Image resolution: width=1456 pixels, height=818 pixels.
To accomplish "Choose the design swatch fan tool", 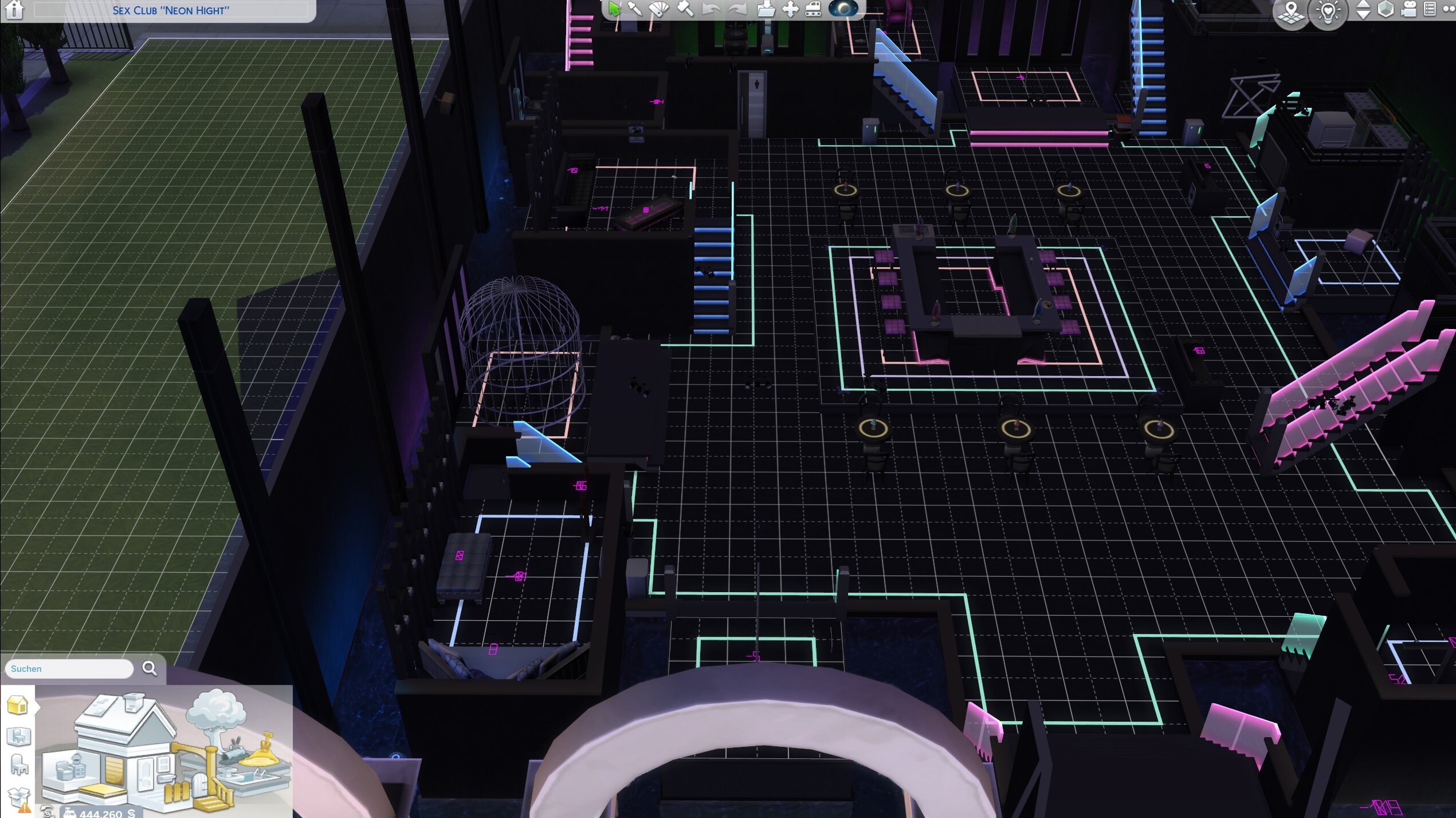I will pyautogui.click(x=659, y=9).
